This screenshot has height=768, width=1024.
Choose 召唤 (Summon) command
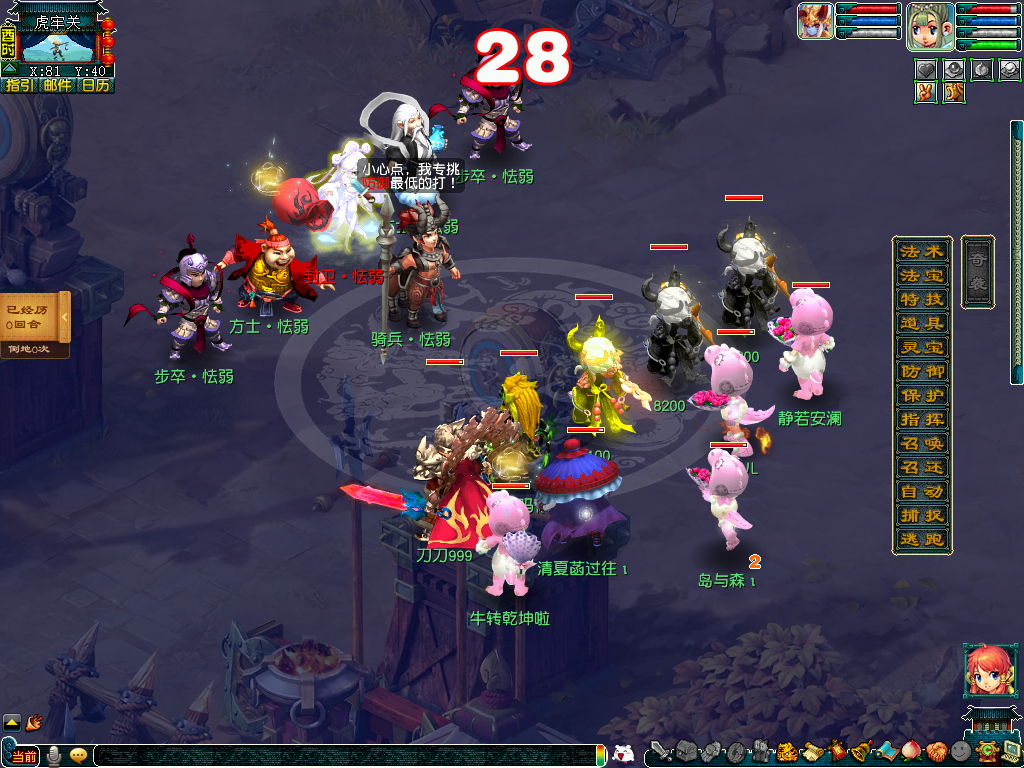coord(921,443)
